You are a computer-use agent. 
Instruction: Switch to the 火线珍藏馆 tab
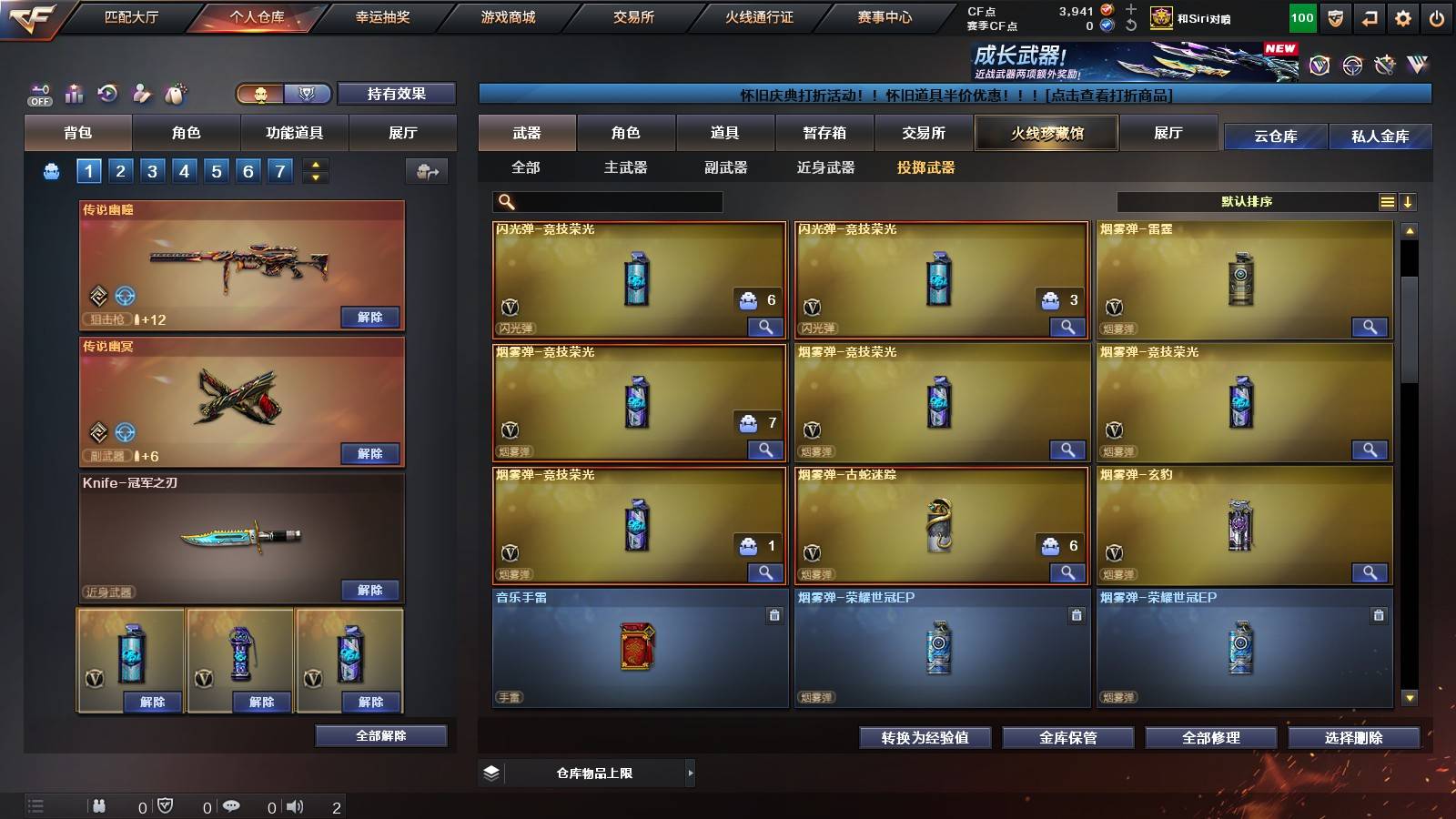tap(1046, 133)
